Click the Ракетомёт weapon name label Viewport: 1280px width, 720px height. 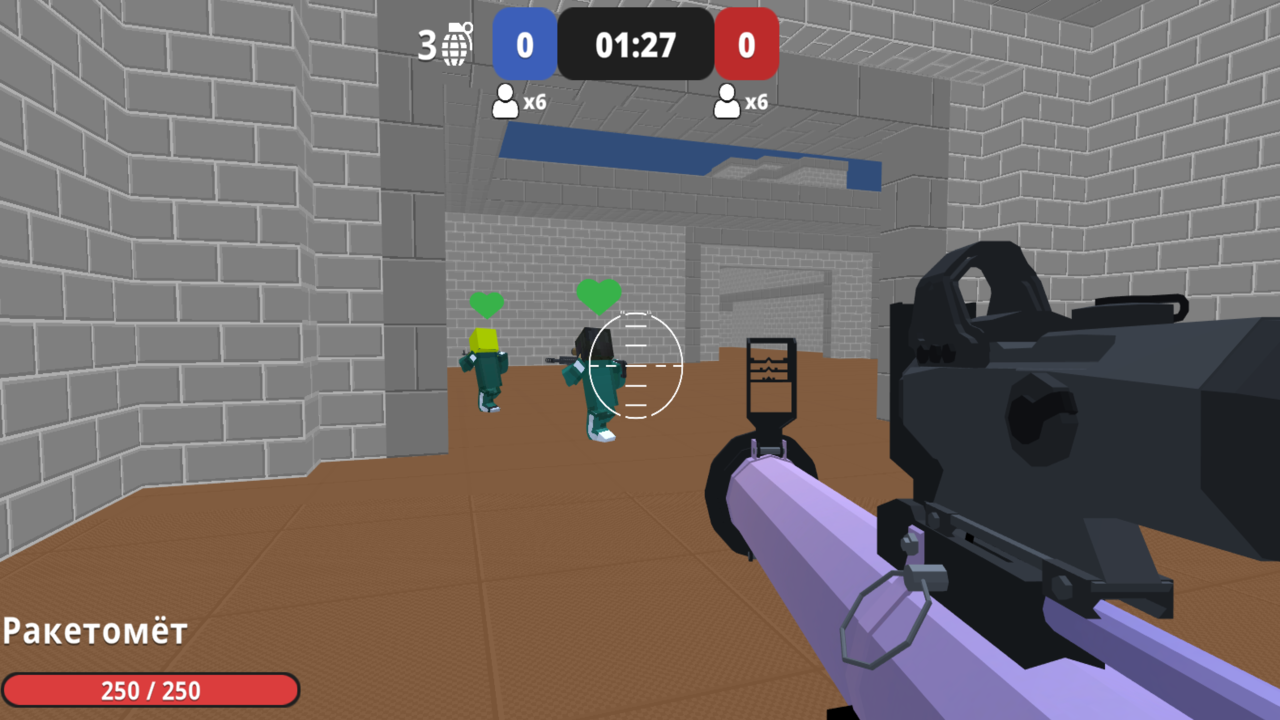[93, 632]
